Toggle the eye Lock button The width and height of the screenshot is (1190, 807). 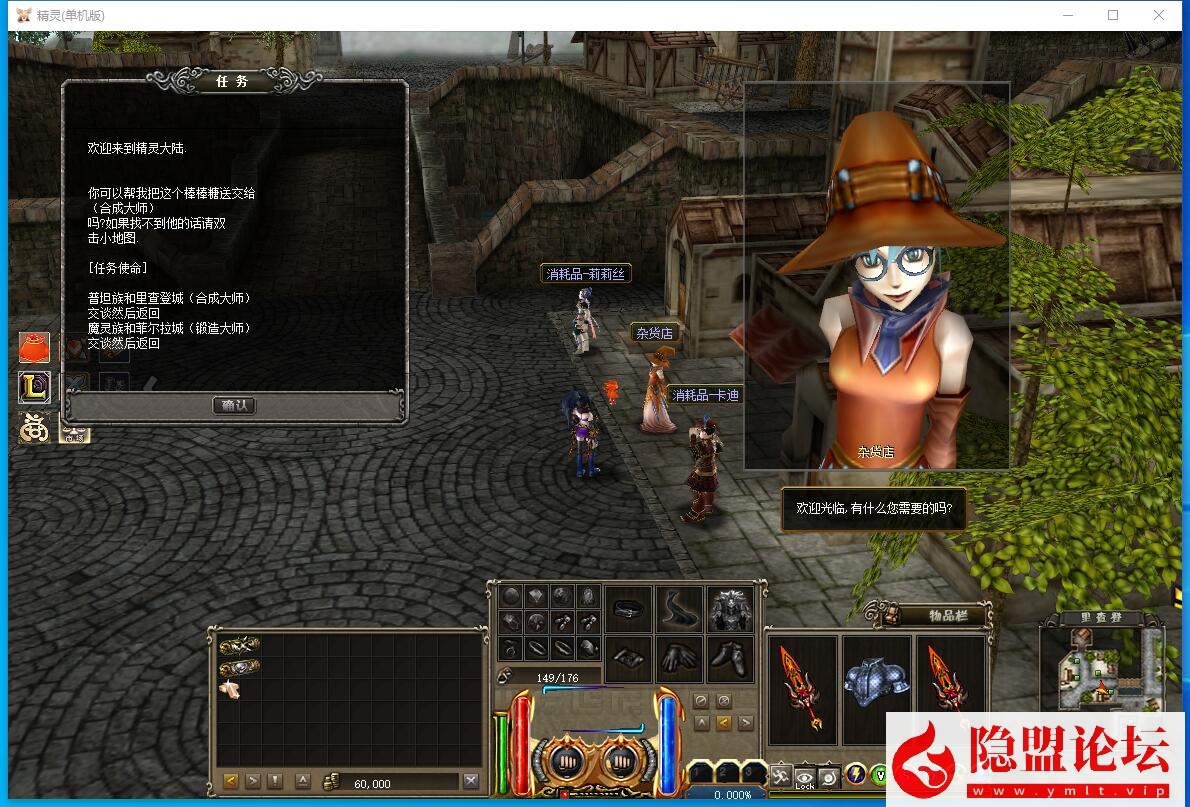point(805,776)
